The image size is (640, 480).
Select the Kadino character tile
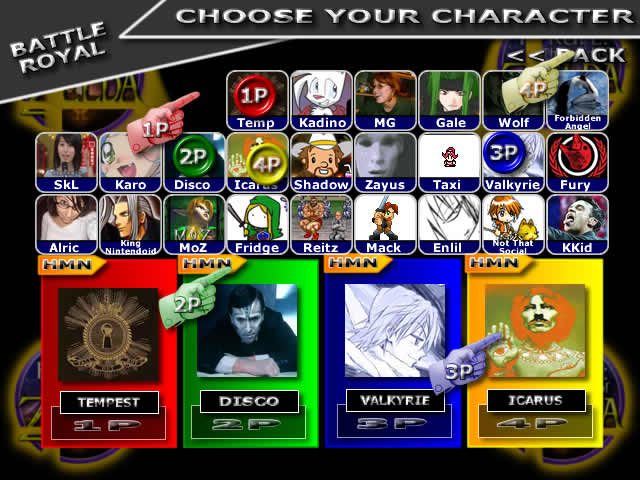321,98
